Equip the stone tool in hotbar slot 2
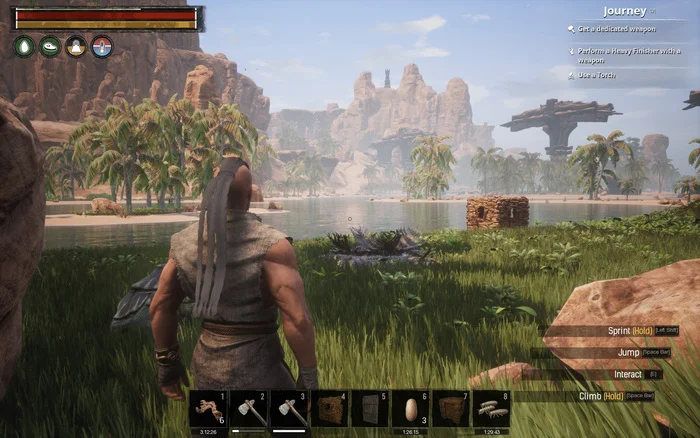The height and width of the screenshot is (438, 700). pos(248,409)
